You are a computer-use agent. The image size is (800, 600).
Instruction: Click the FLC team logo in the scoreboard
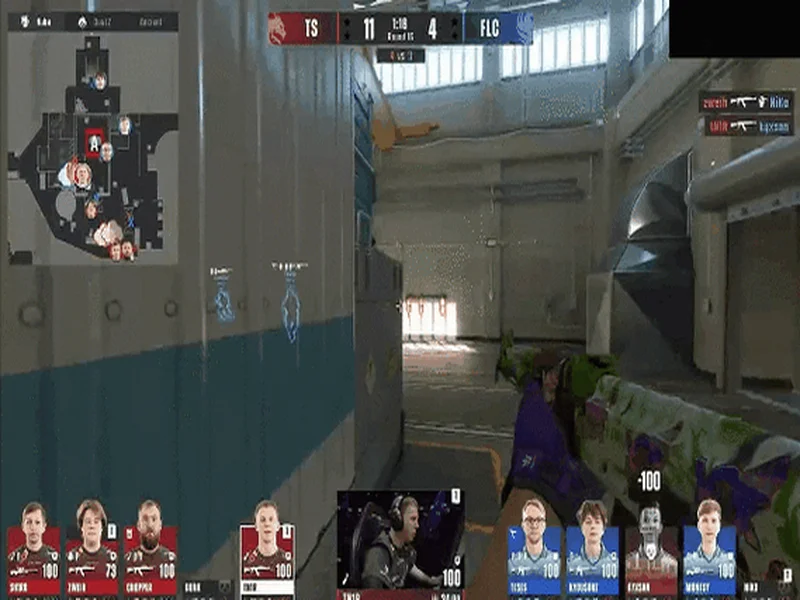click(523, 28)
